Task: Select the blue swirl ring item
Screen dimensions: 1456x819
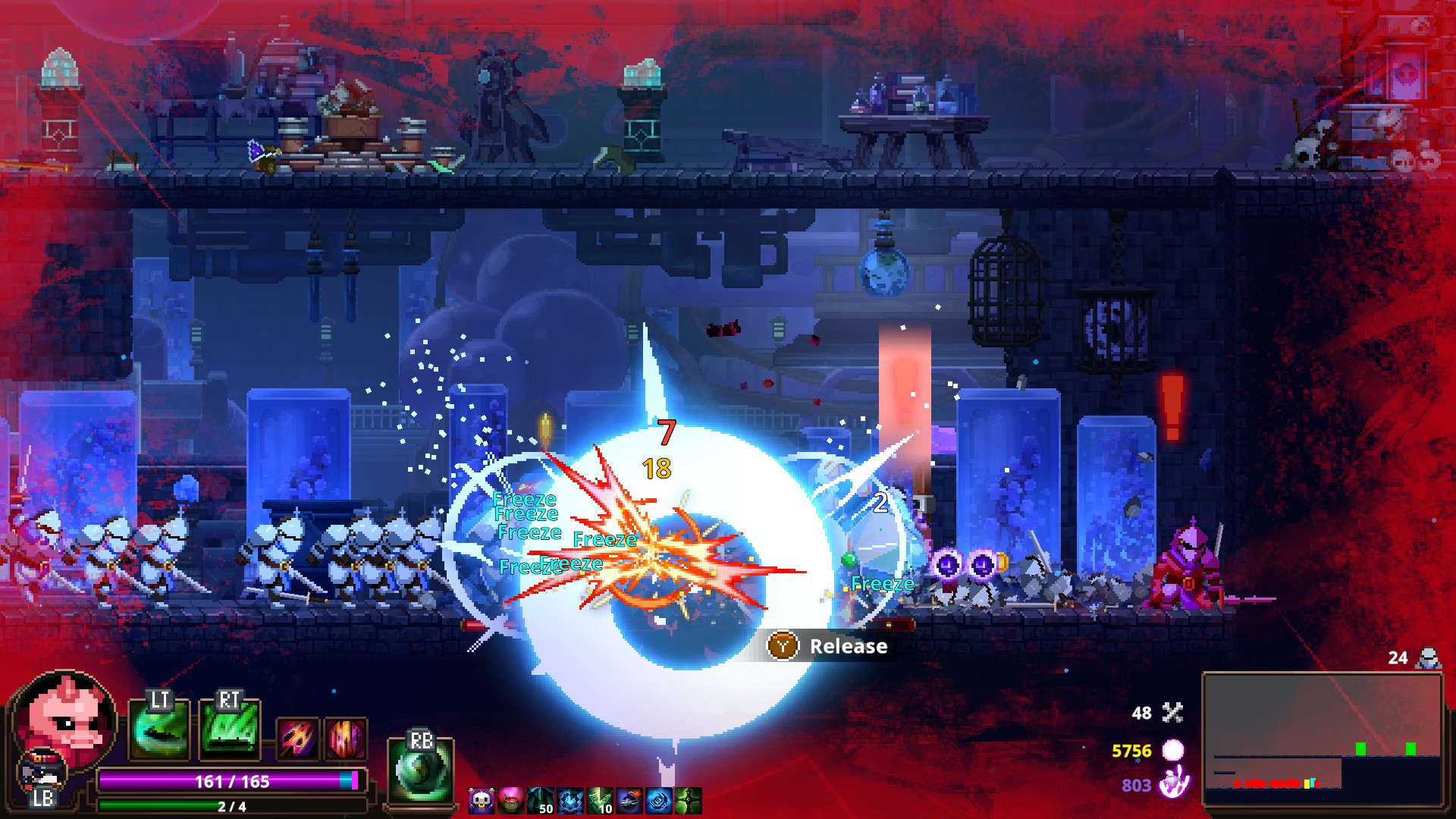Action: coord(659,801)
